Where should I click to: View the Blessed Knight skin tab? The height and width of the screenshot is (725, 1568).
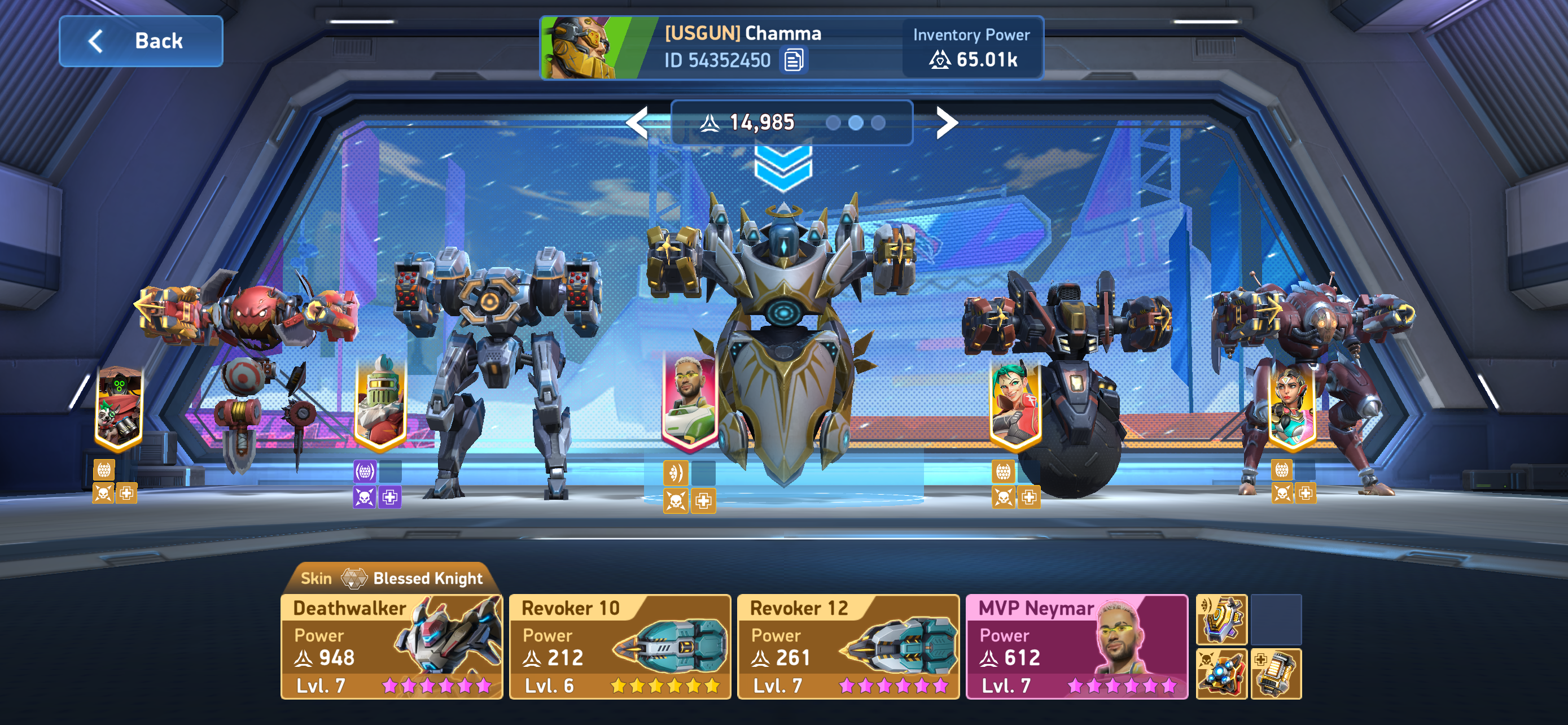pos(391,578)
